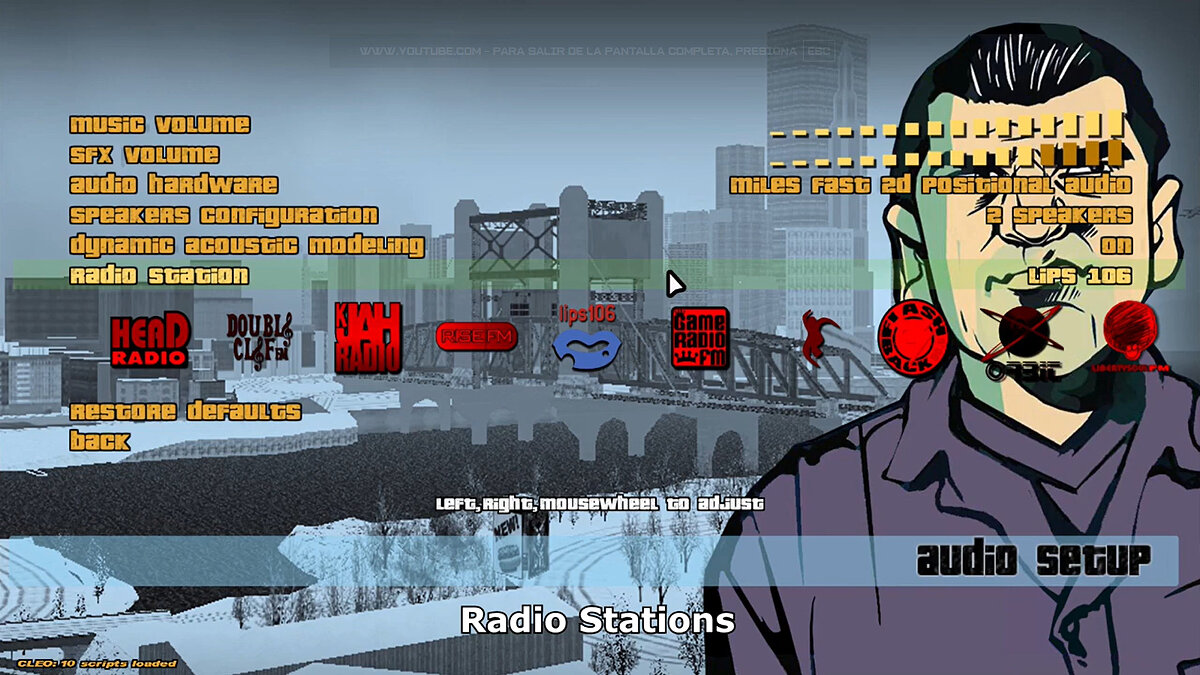Image resolution: width=1200 pixels, height=675 pixels.
Task: Select the Lips 106 station icon
Action: click(x=587, y=340)
